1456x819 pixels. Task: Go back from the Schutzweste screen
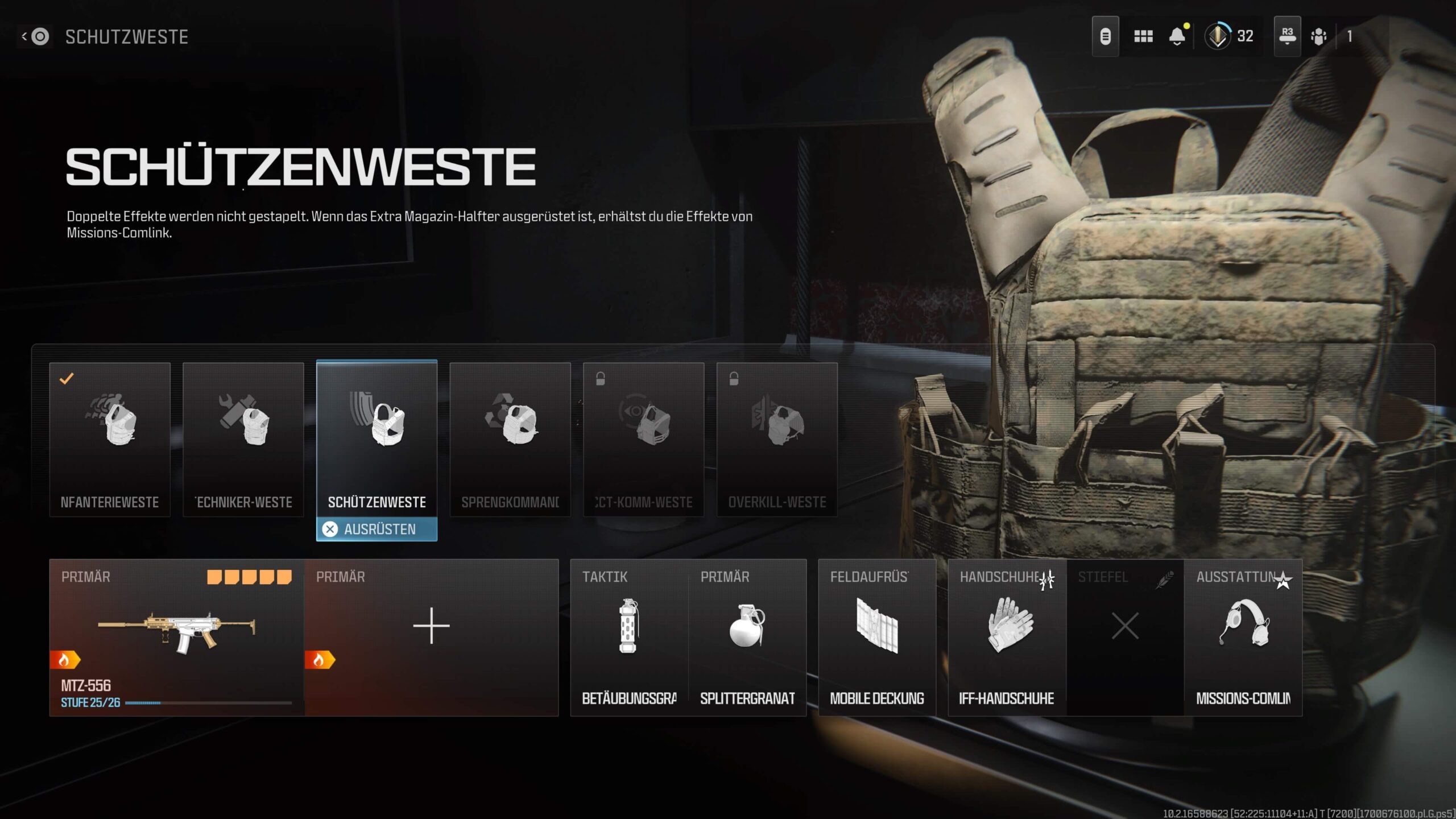point(35,37)
